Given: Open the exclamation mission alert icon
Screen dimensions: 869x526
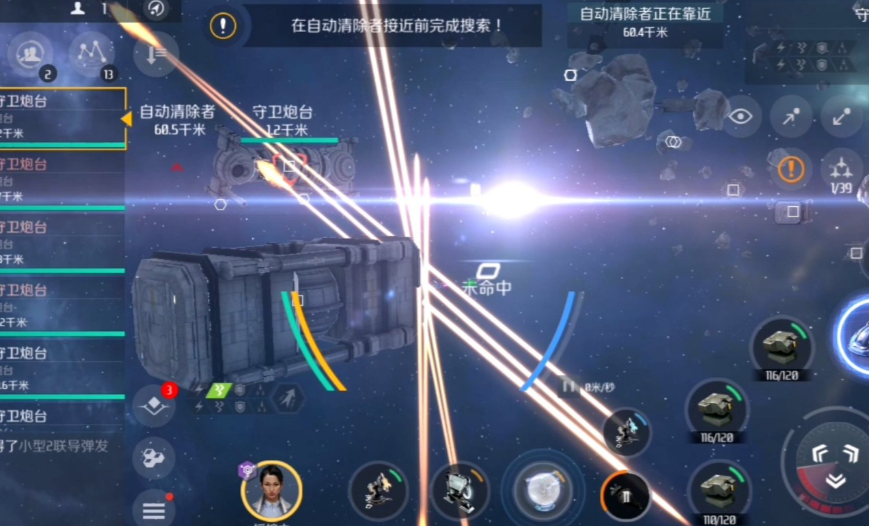Looking at the screenshot, I should (224, 25).
